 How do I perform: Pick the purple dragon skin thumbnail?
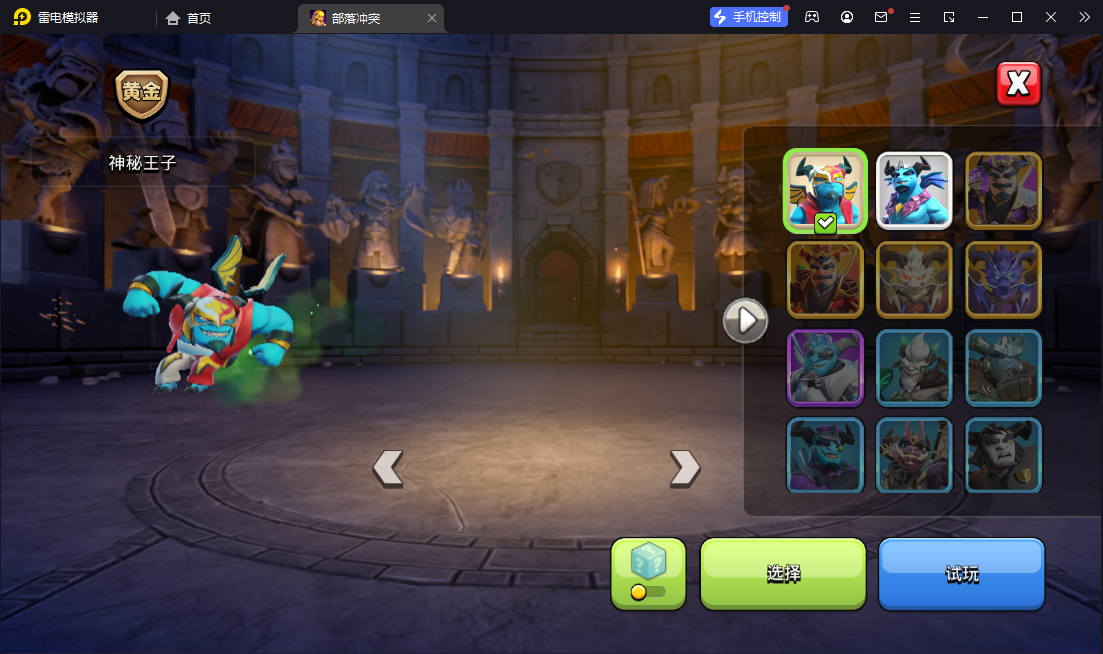tap(1003, 279)
